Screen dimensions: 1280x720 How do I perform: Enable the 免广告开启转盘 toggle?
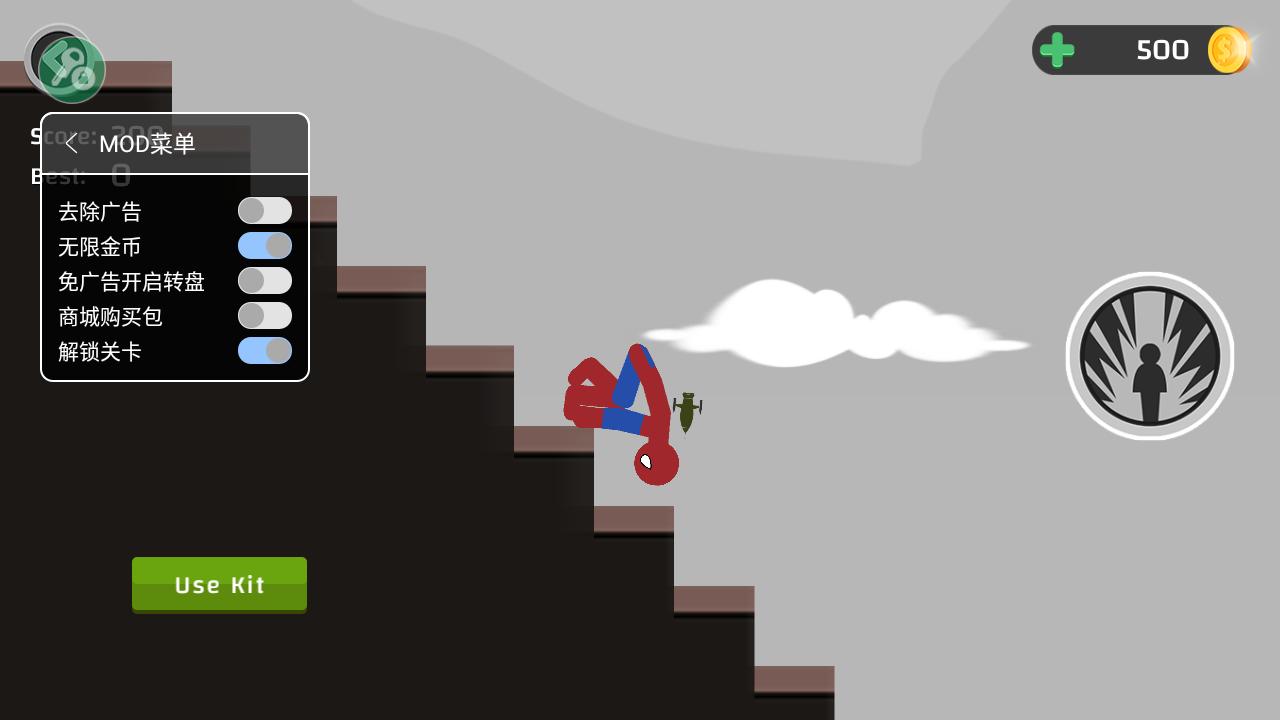(x=264, y=281)
